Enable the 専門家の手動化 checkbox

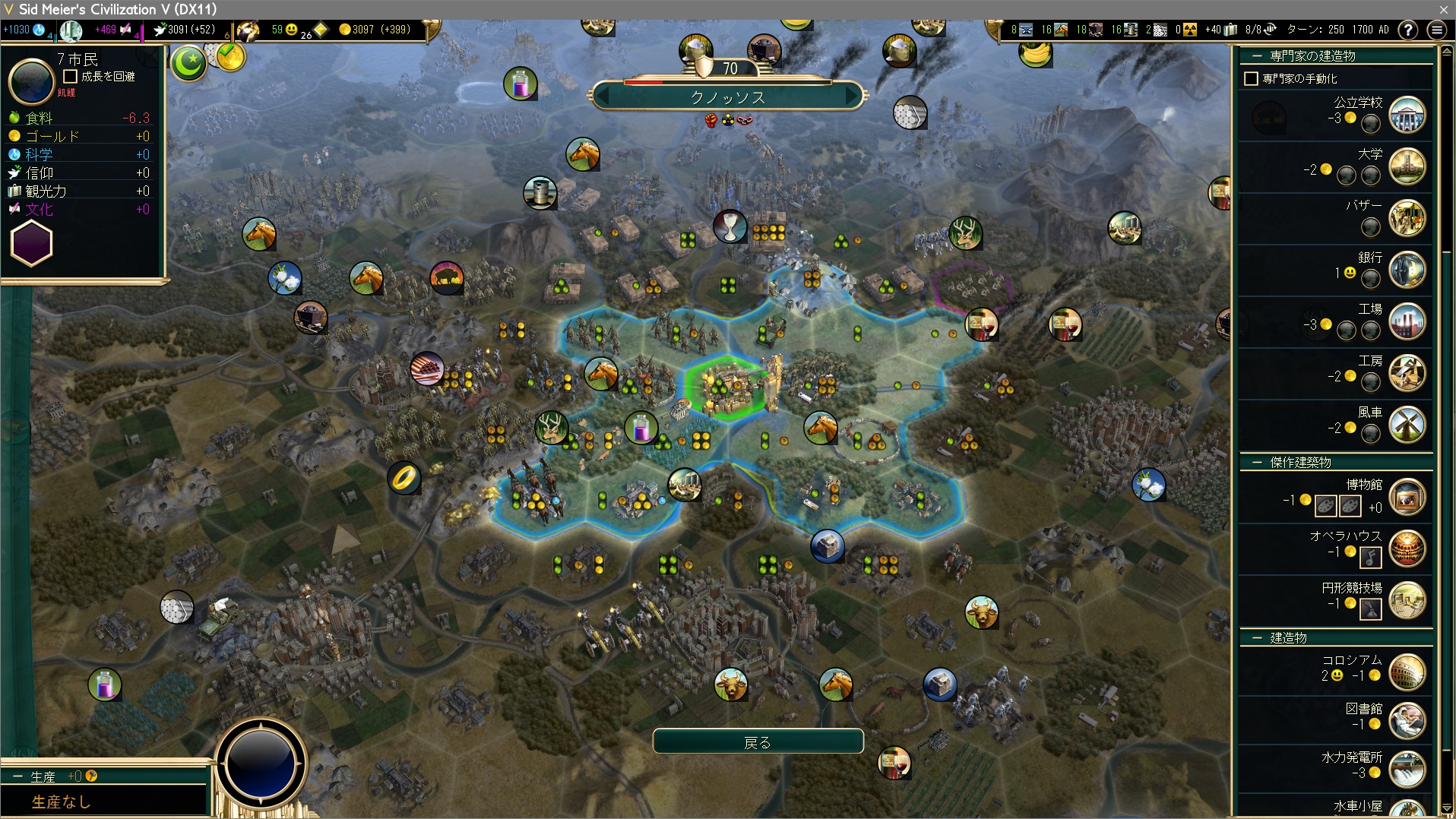click(x=1251, y=79)
